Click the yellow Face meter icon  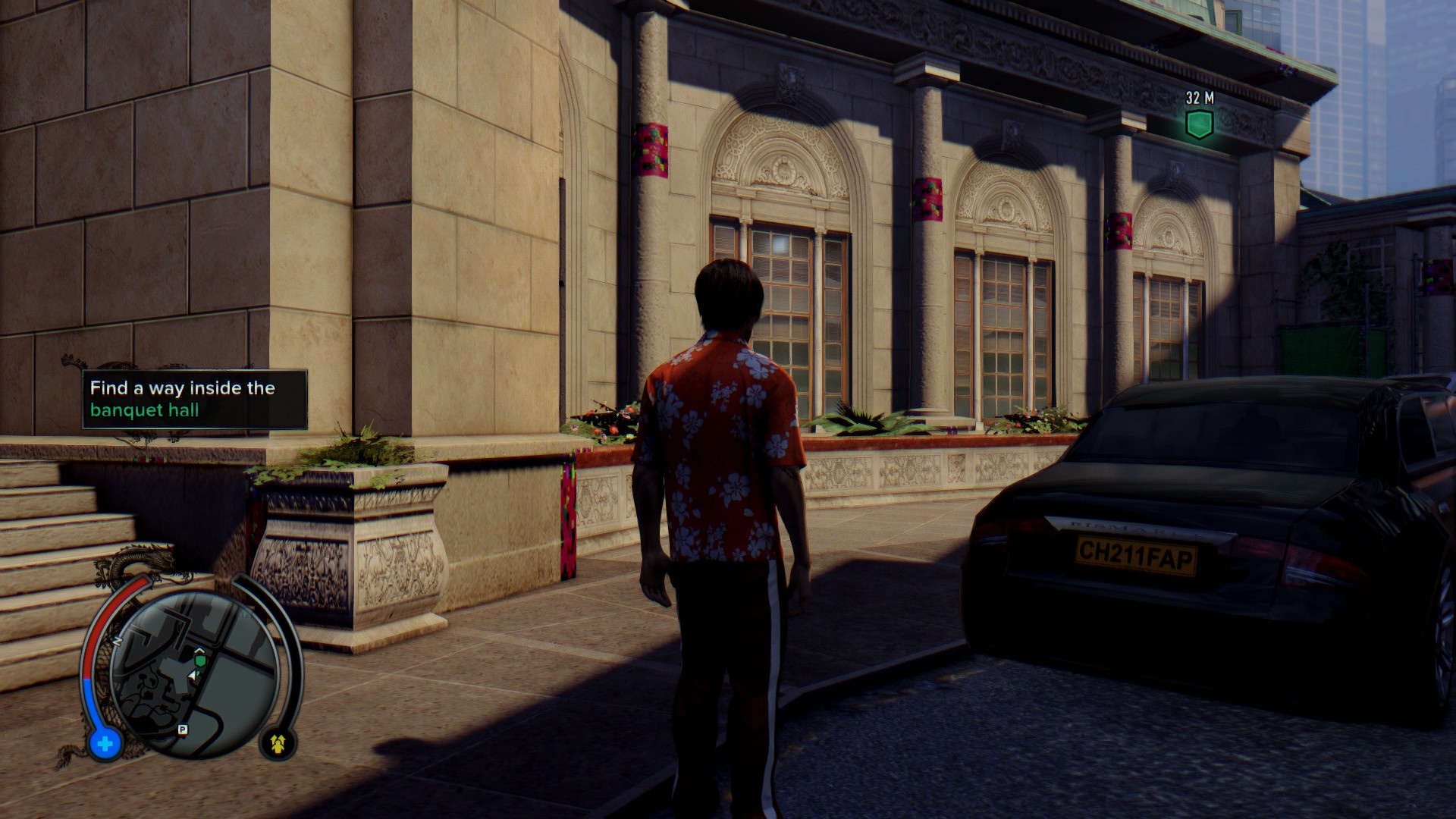[x=278, y=744]
